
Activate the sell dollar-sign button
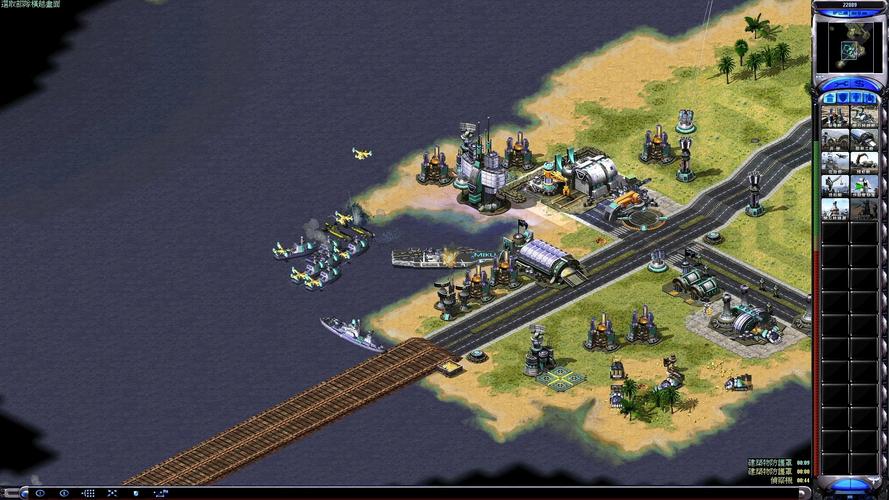pyautogui.click(x=863, y=86)
